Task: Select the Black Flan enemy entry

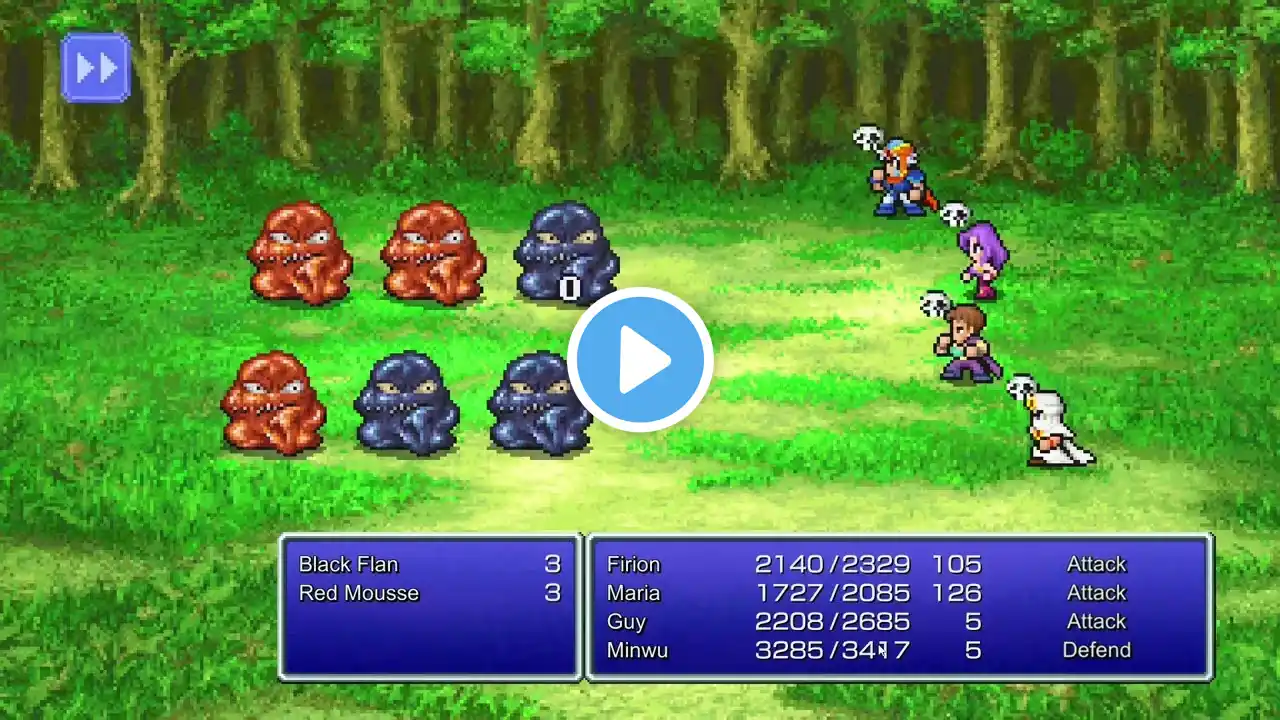Action: click(x=349, y=564)
